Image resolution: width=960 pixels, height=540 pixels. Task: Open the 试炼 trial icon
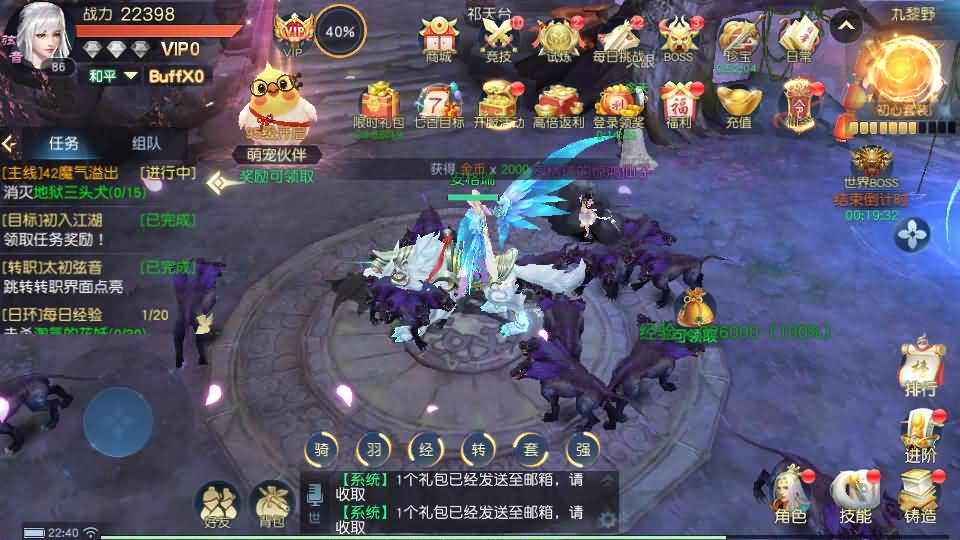(x=558, y=40)
